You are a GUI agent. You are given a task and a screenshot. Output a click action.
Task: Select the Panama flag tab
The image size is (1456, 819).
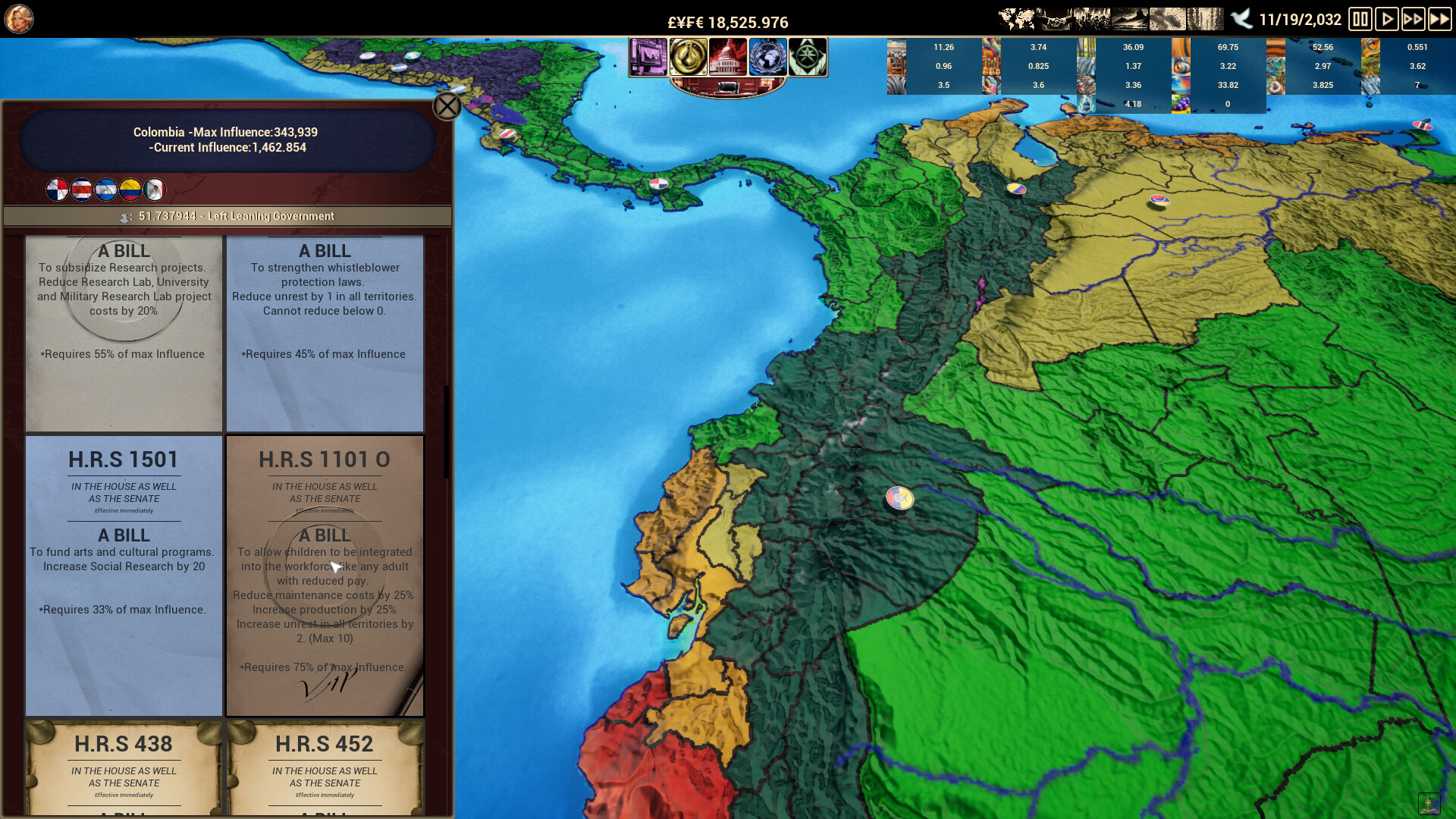click(x=57, y=190)
